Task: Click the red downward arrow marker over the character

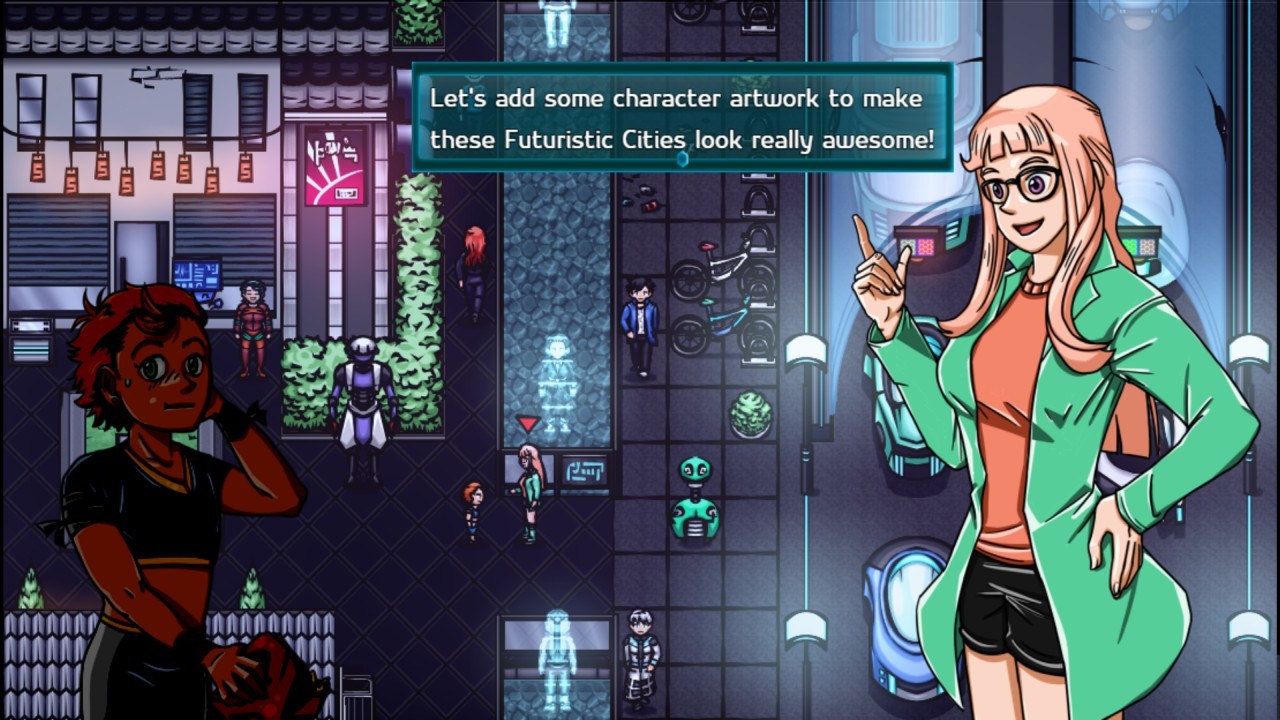Action: (527, 423)
